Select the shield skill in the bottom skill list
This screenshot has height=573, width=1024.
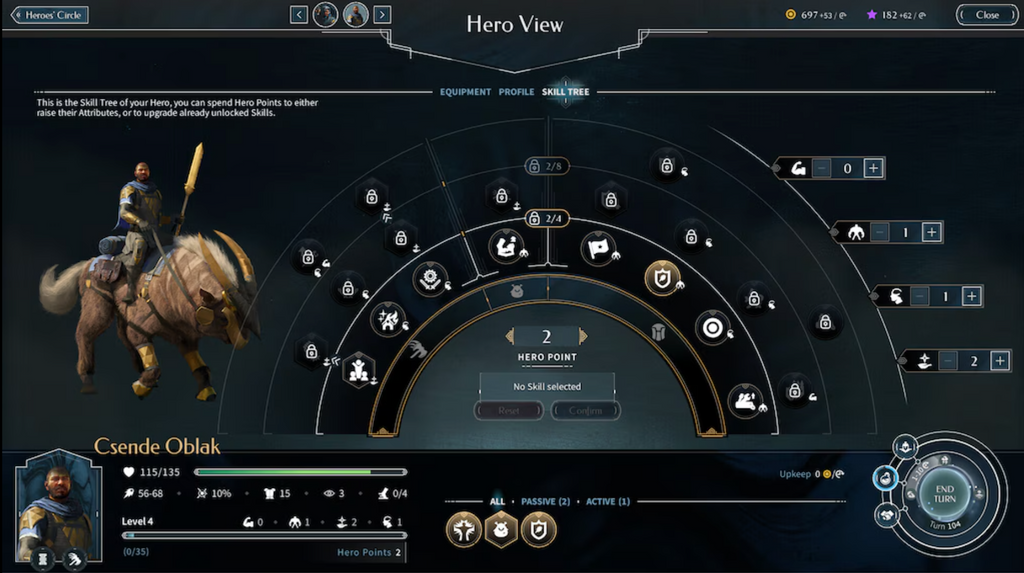pos(538,529)
